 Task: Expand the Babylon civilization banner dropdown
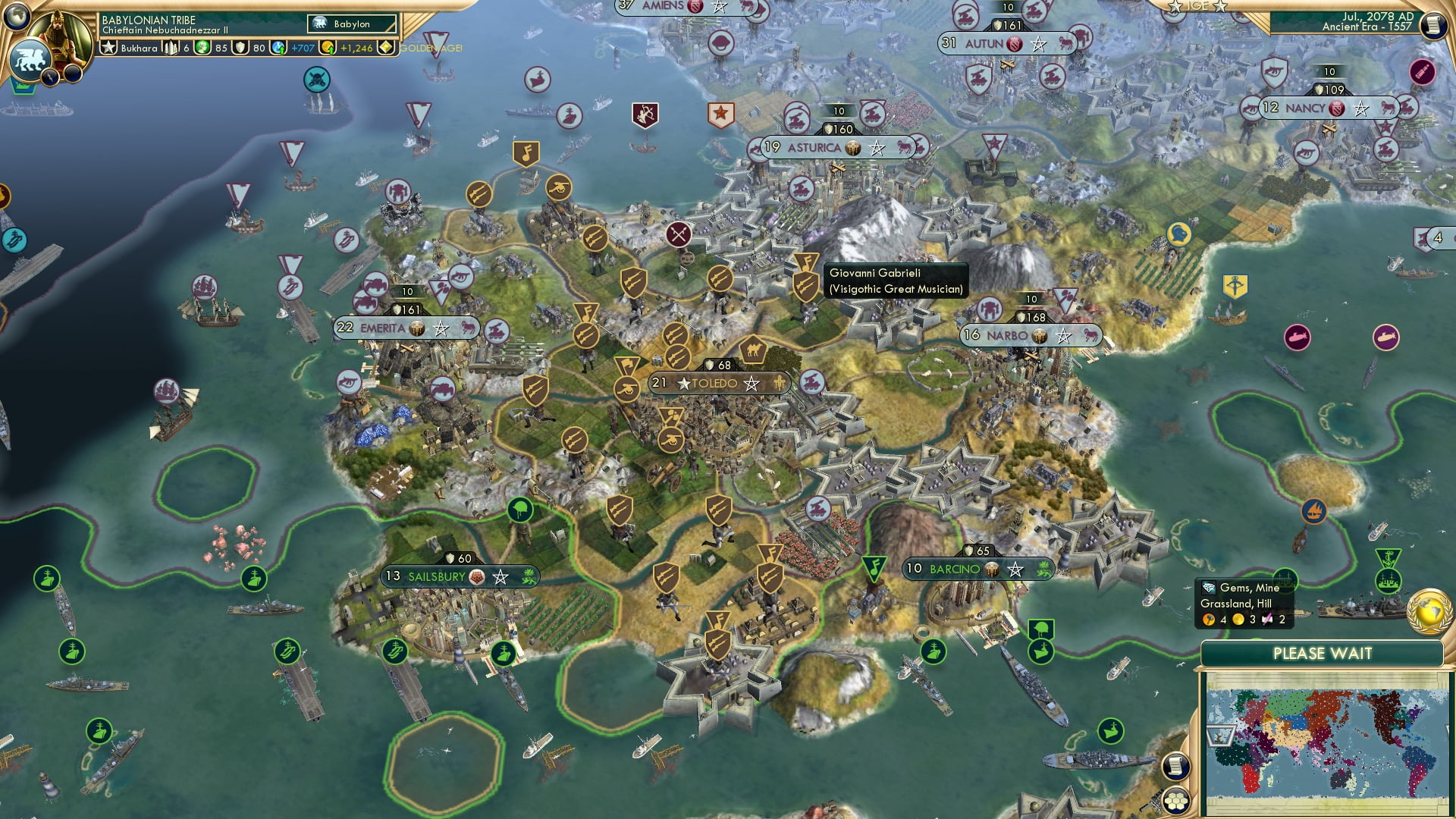(x=349, y=24)
